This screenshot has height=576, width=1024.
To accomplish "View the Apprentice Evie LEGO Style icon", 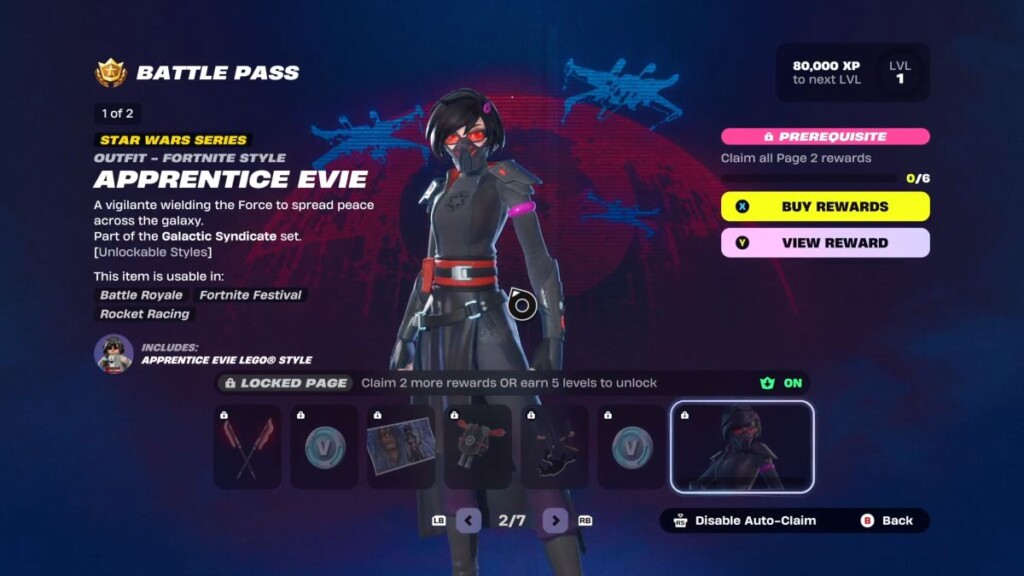I will [x=114, y=354].
